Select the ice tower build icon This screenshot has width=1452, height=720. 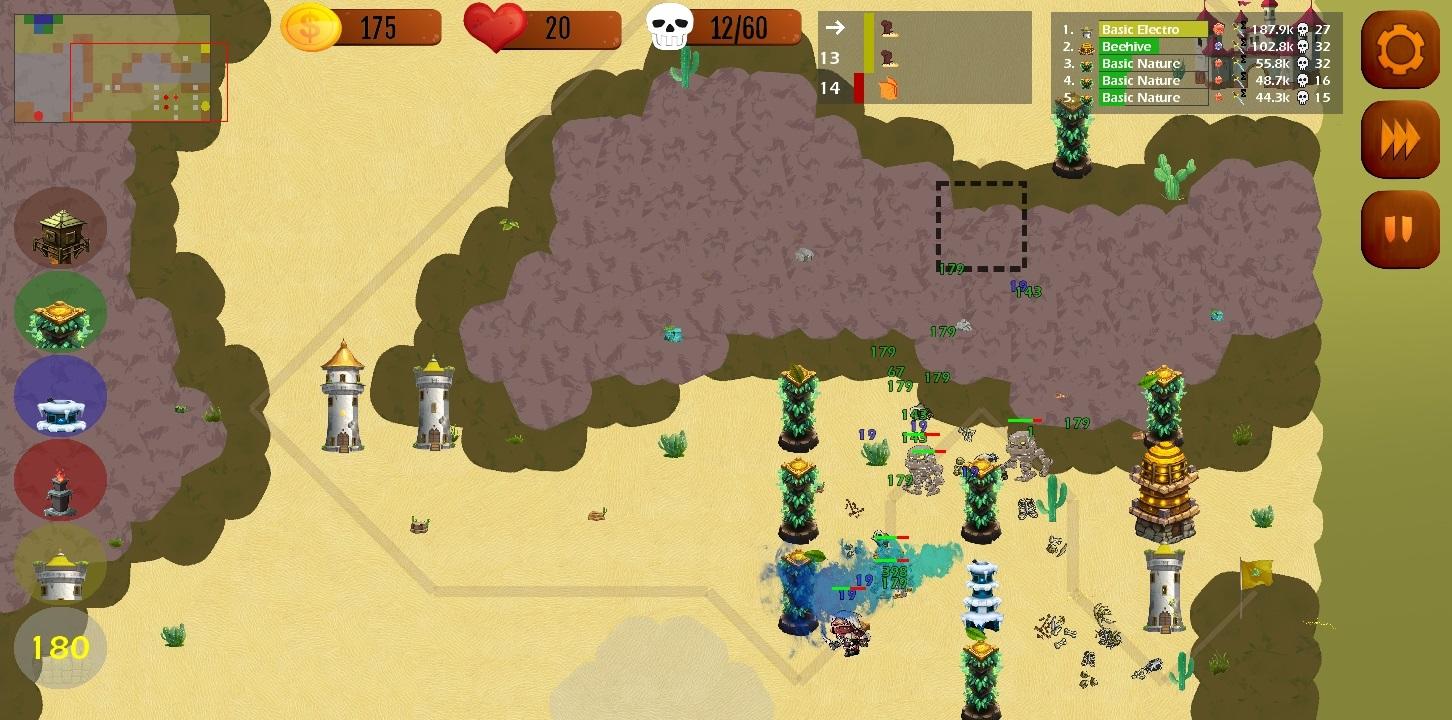point(60,395)
